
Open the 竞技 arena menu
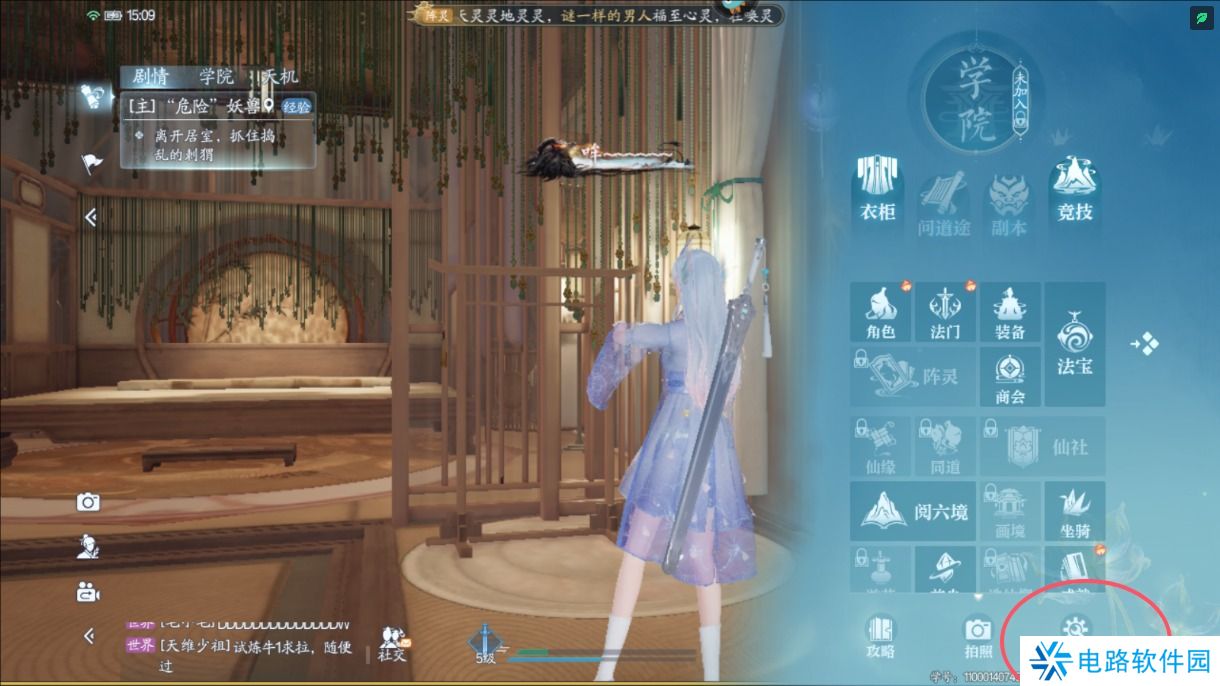1075,194
